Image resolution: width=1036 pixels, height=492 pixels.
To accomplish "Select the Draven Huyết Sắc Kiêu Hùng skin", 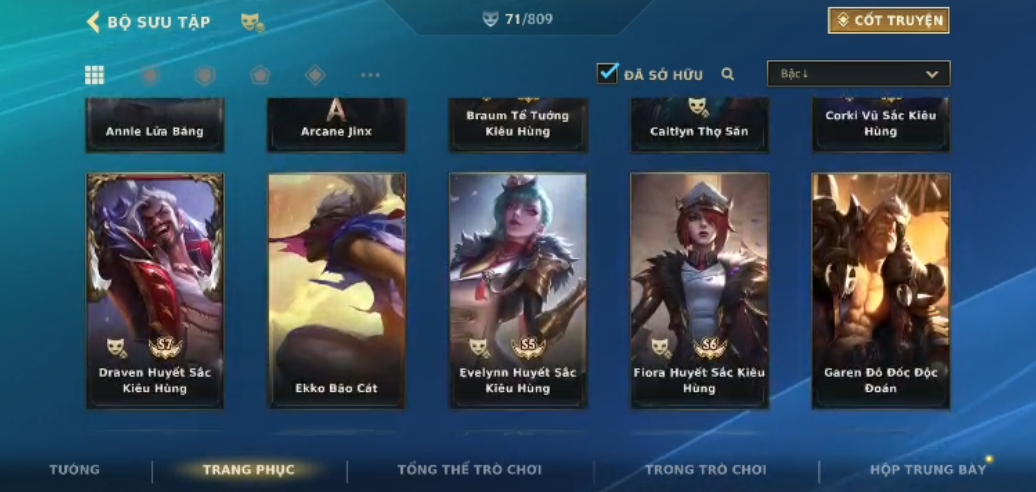I will [x=155, y=290].
